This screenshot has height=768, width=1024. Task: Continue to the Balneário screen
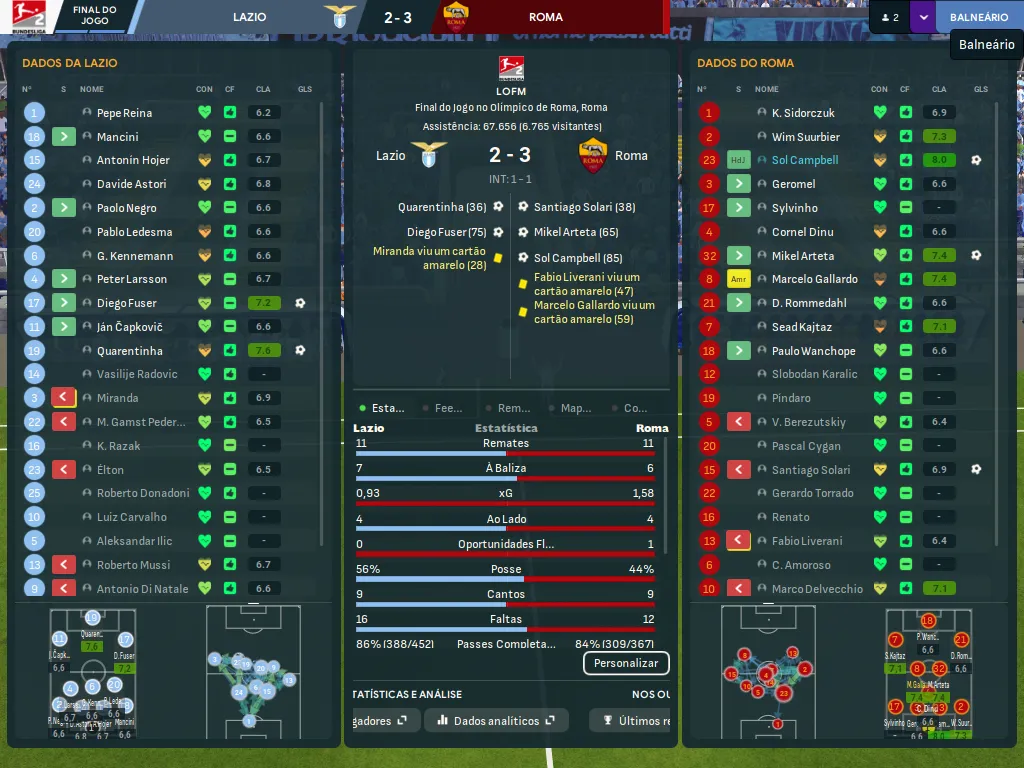click(x=978, y=17)
